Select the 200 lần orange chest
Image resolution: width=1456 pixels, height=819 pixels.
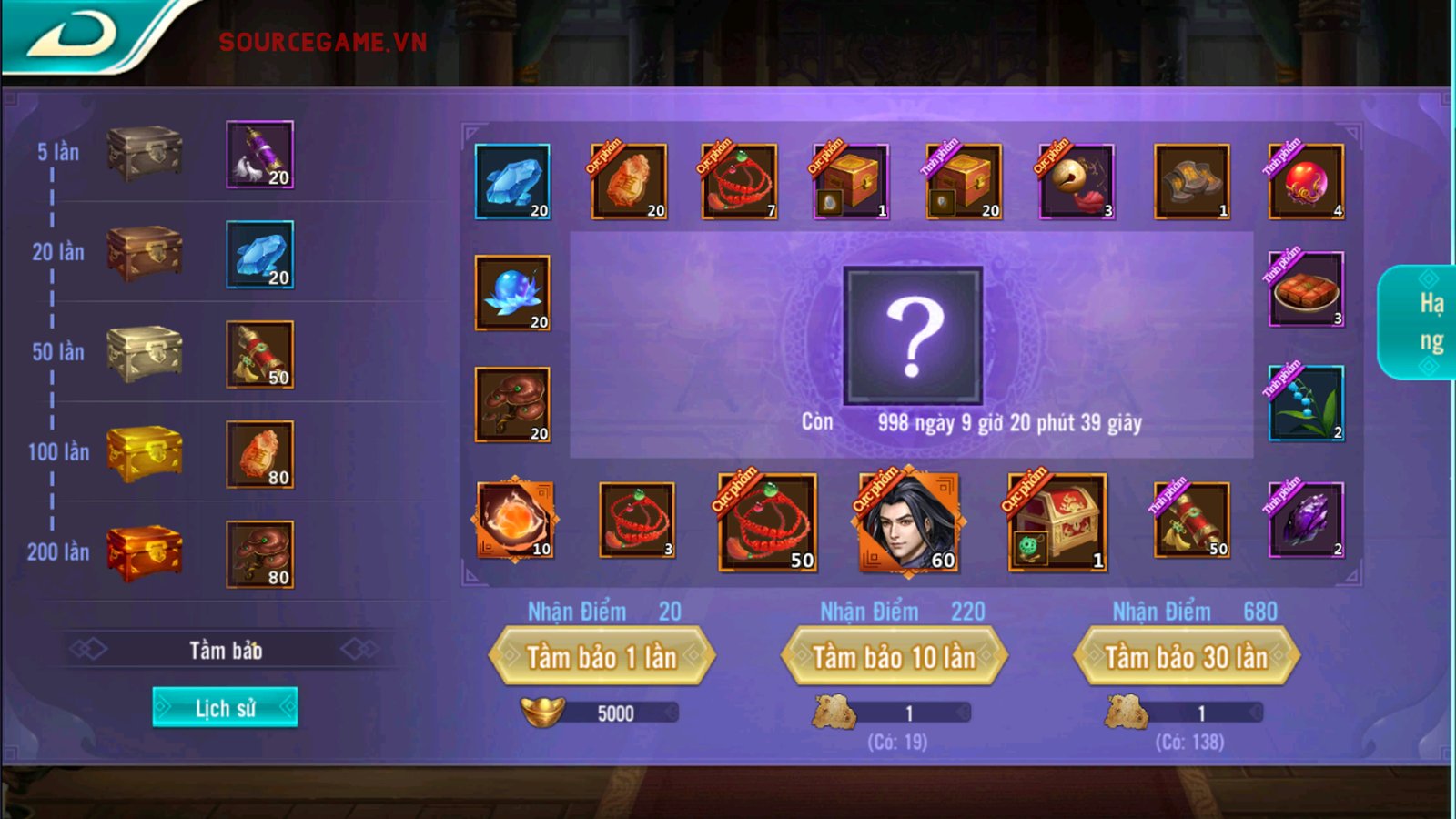(x=144, y=552)
